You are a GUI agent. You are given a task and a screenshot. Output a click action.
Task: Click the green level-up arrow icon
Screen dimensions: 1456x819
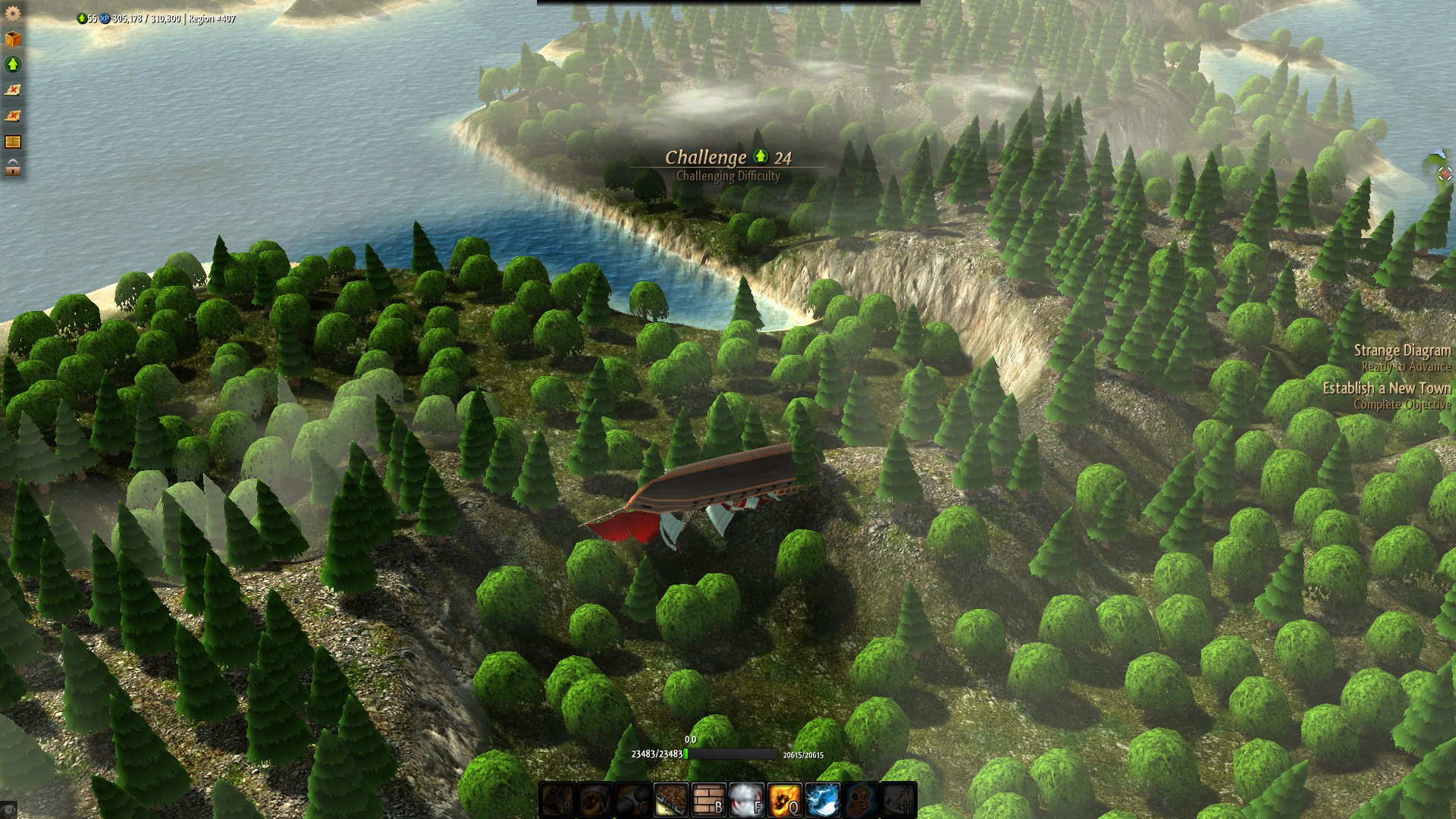[14, 64]
